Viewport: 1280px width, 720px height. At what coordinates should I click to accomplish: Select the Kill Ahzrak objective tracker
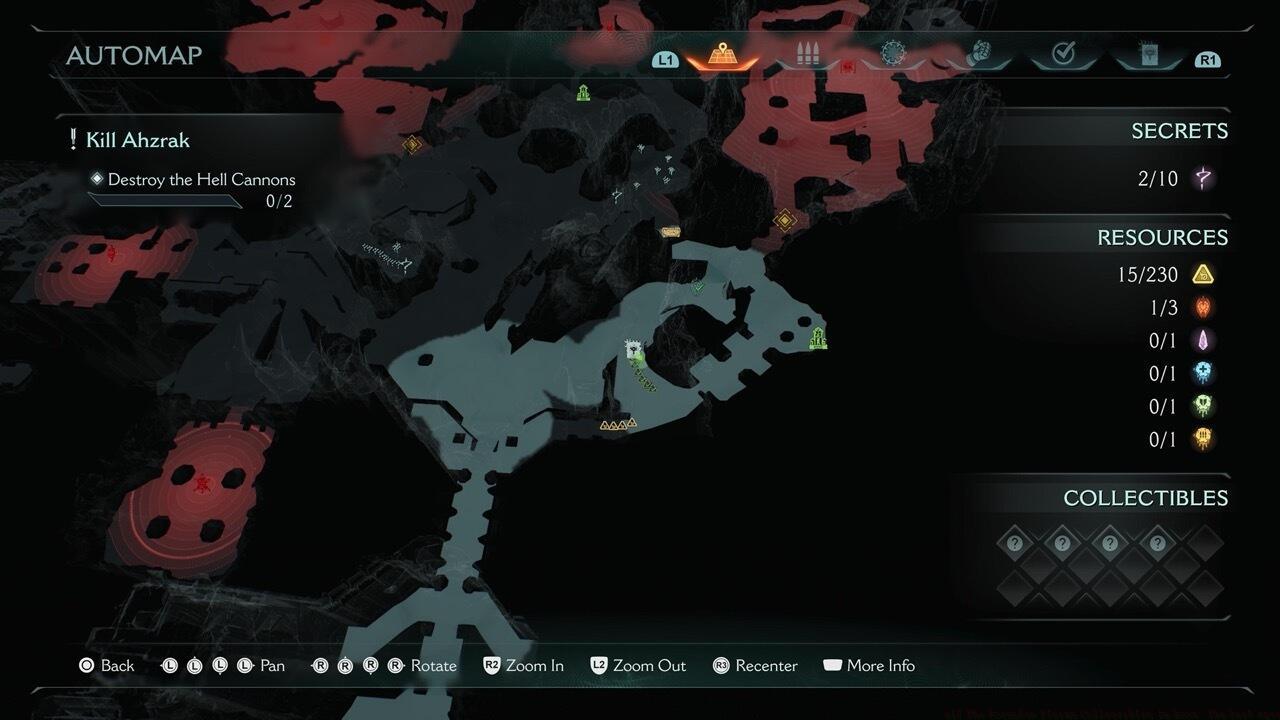click(137, 140)
